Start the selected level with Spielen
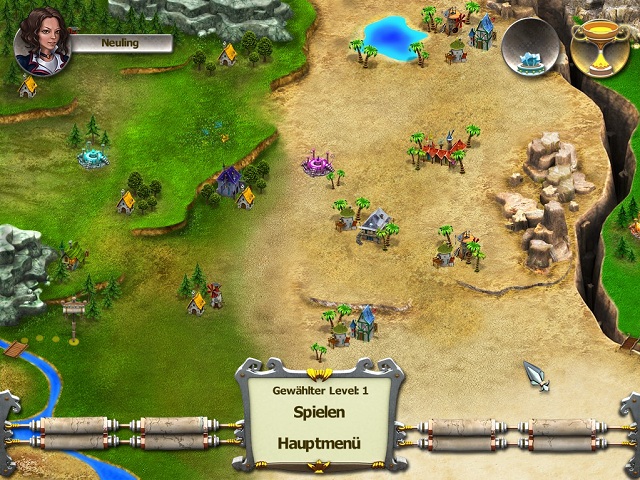The height and width of the screenshot is (480, 640). (x=319, y=411)
